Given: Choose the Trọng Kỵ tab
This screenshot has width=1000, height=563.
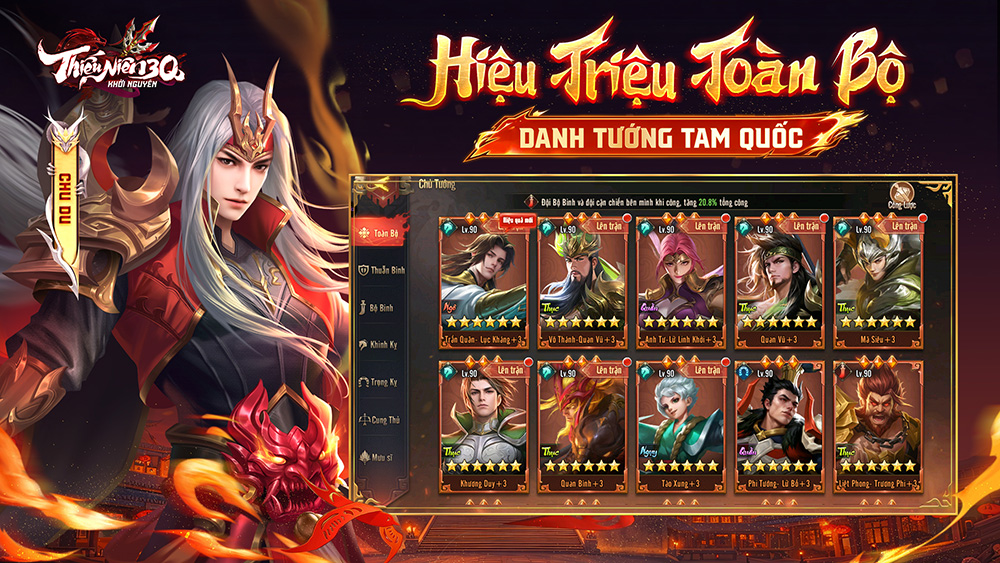Looking at the screenshot, I should coord(379,382).
